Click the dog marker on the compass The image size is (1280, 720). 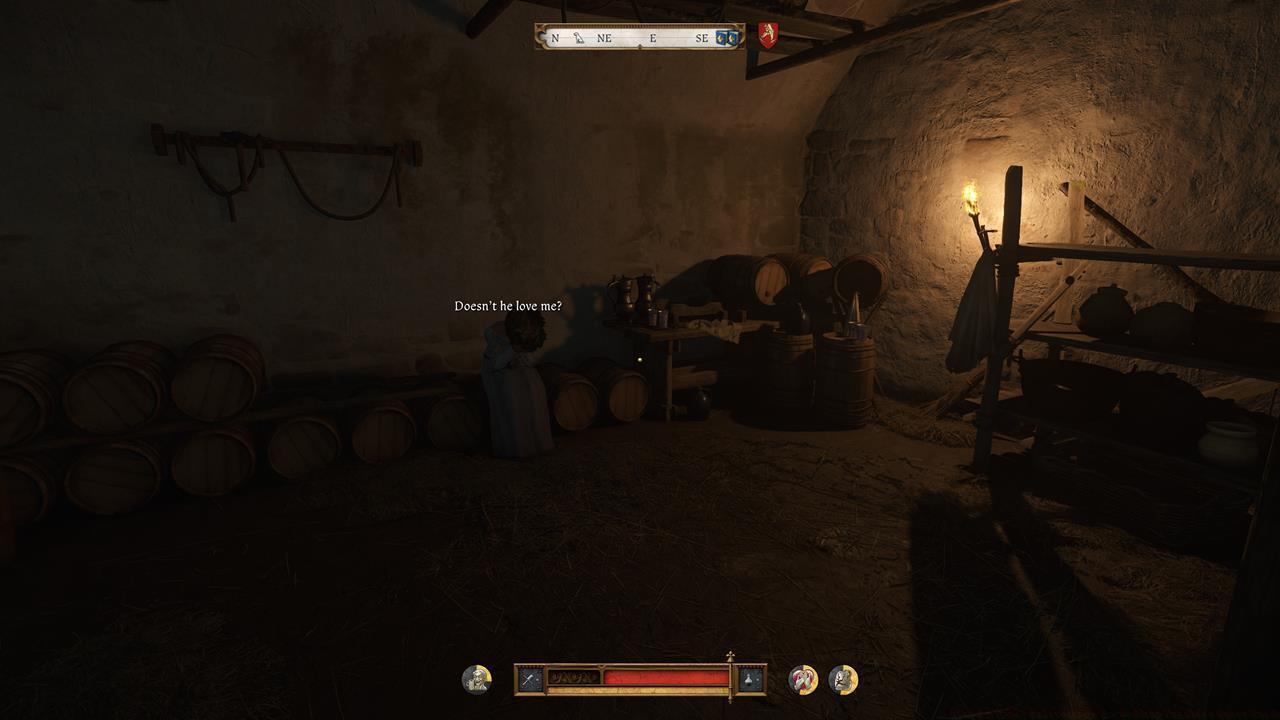tap(579, 38)
